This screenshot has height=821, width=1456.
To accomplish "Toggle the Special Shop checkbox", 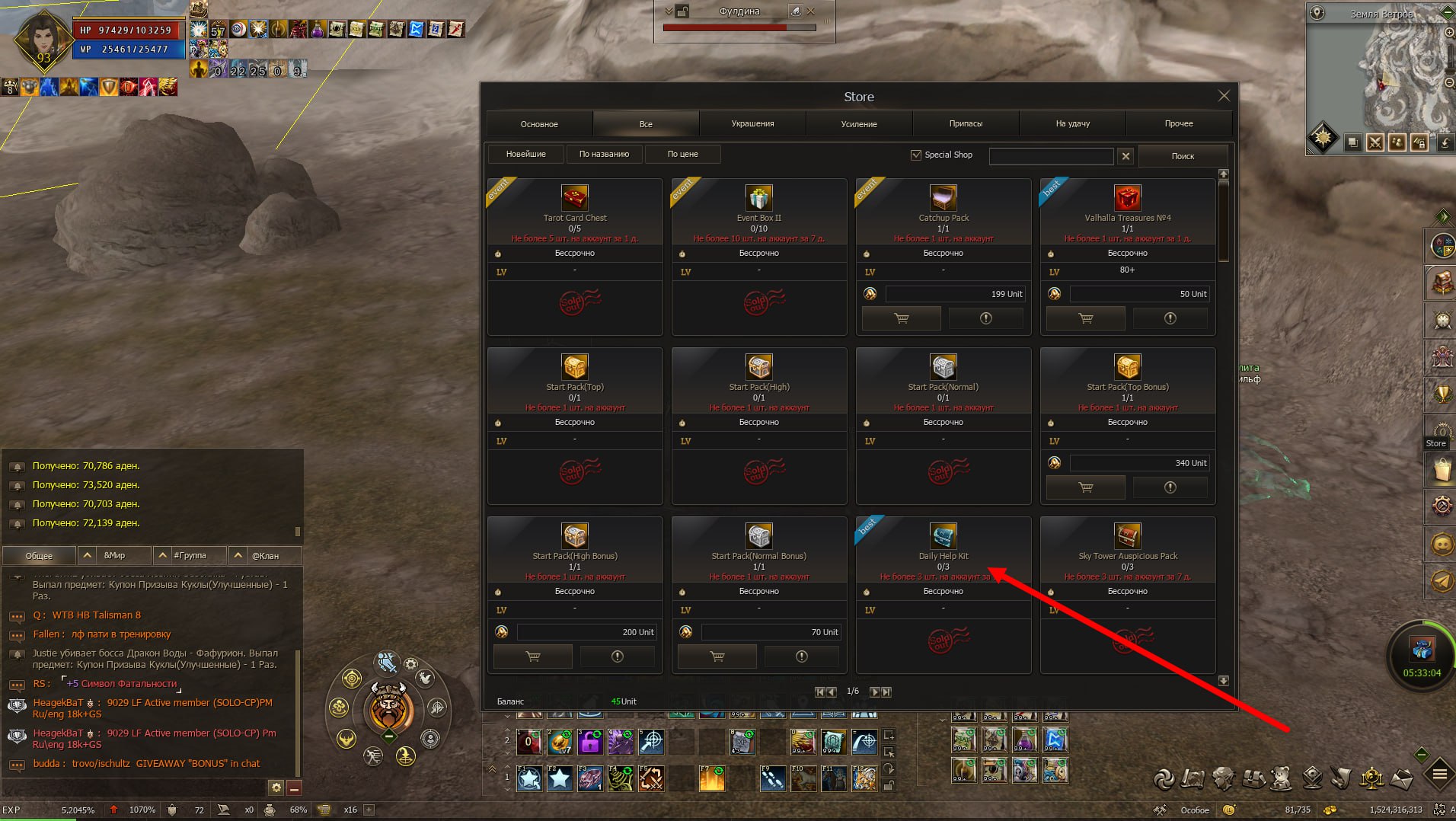I will point(916,155).
